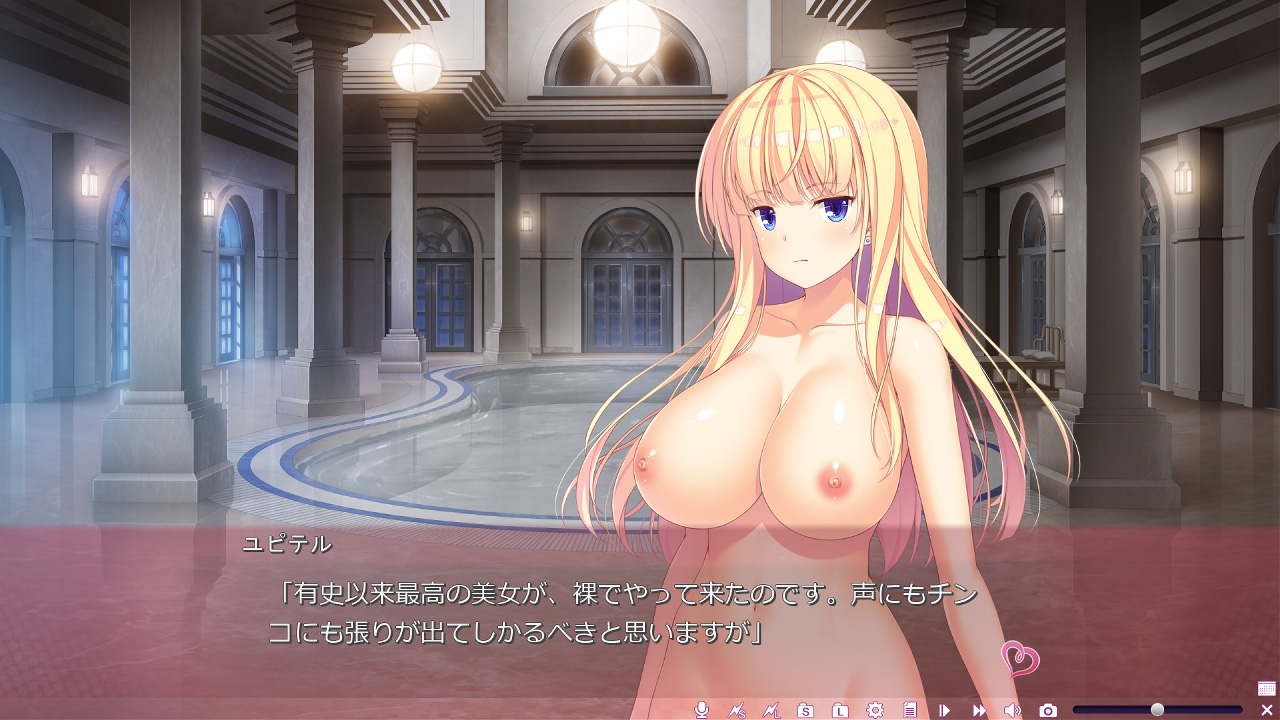Quick save with the lightning S icon
Image resolution: width=1280 pixels, height=720 pixels.
click(737, 710)
